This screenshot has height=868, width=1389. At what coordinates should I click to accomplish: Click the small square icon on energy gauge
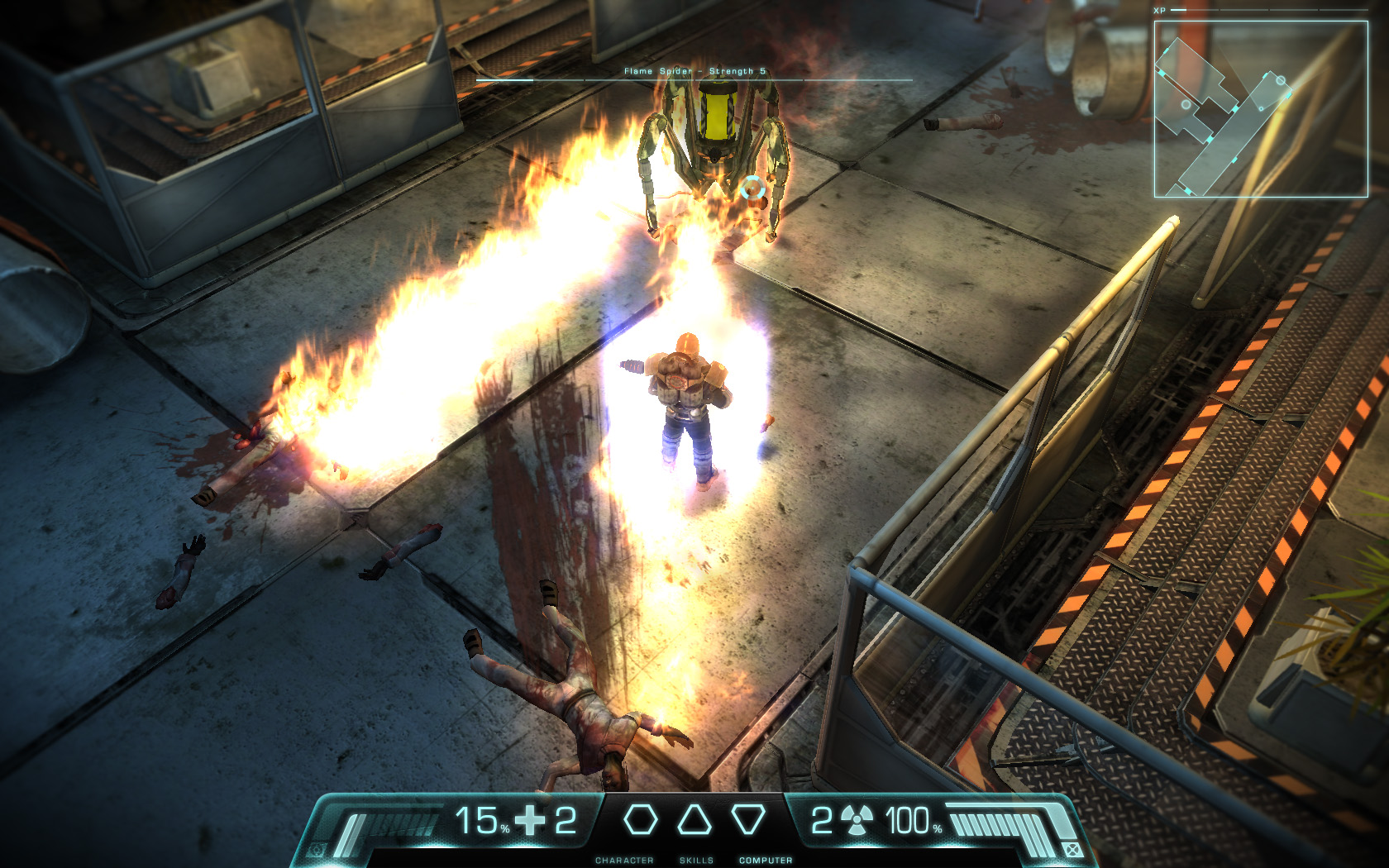pyautogui.click(x=1071, y=849)
